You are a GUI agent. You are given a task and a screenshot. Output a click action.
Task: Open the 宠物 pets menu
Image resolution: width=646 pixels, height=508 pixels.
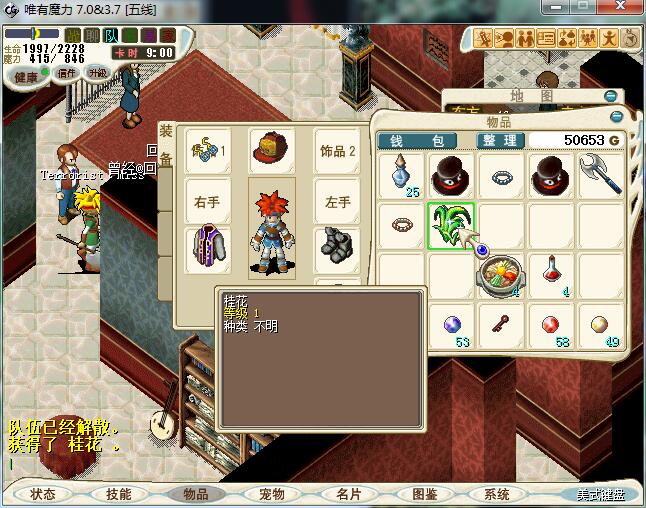coord(271,494)
